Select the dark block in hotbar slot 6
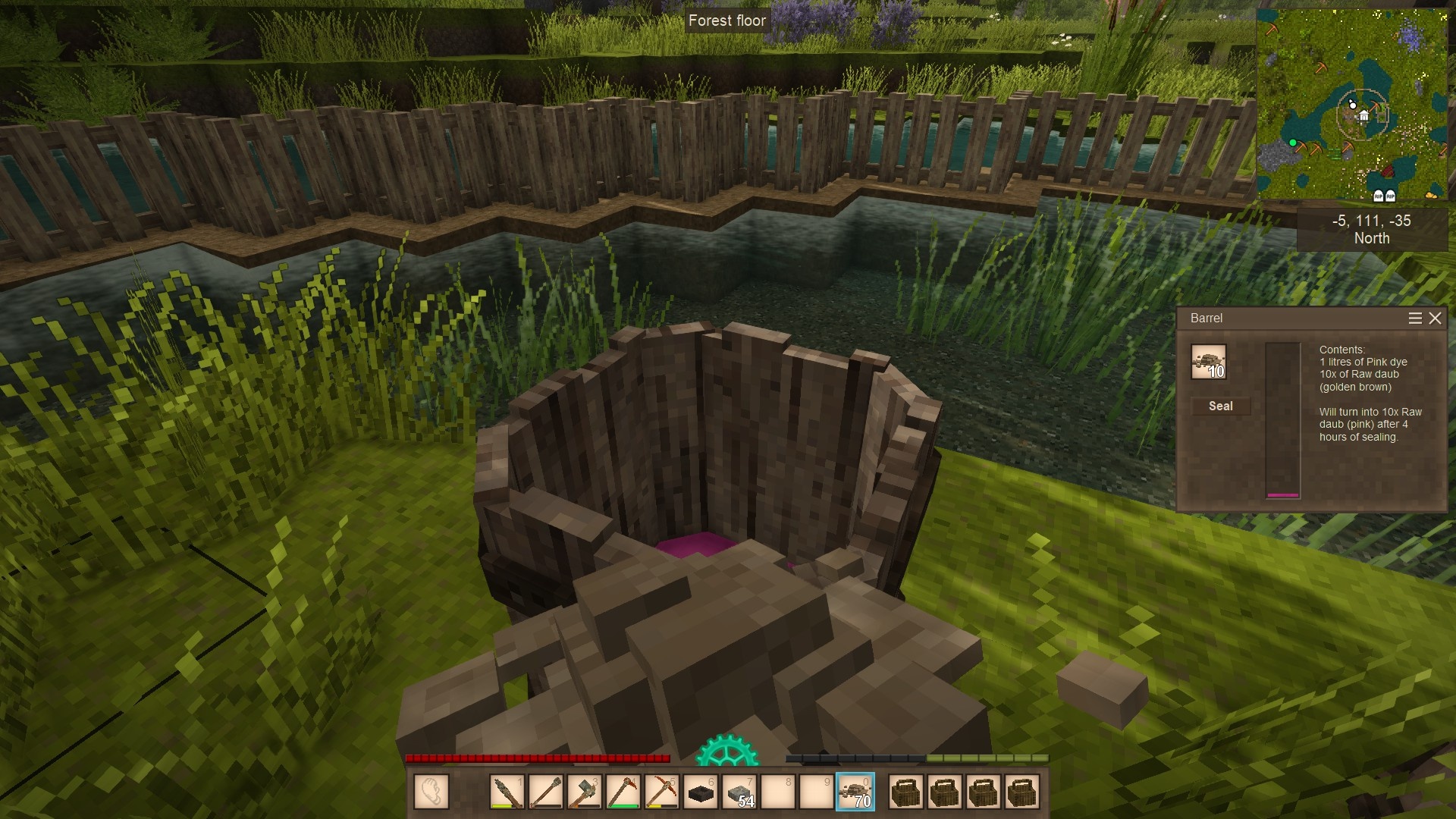The image size is (1456, 819). [x=701, y=792]
